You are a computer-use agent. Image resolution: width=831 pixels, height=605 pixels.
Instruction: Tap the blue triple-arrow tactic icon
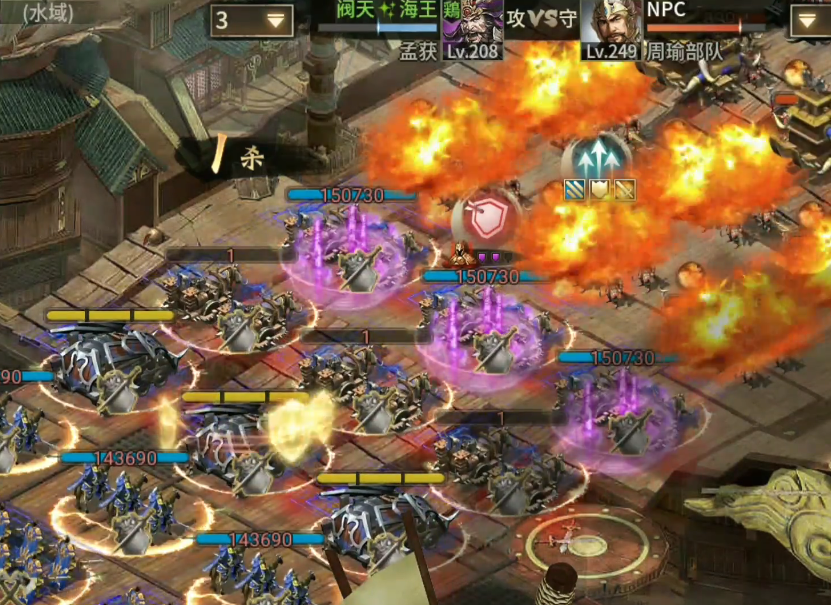(599, 158)
